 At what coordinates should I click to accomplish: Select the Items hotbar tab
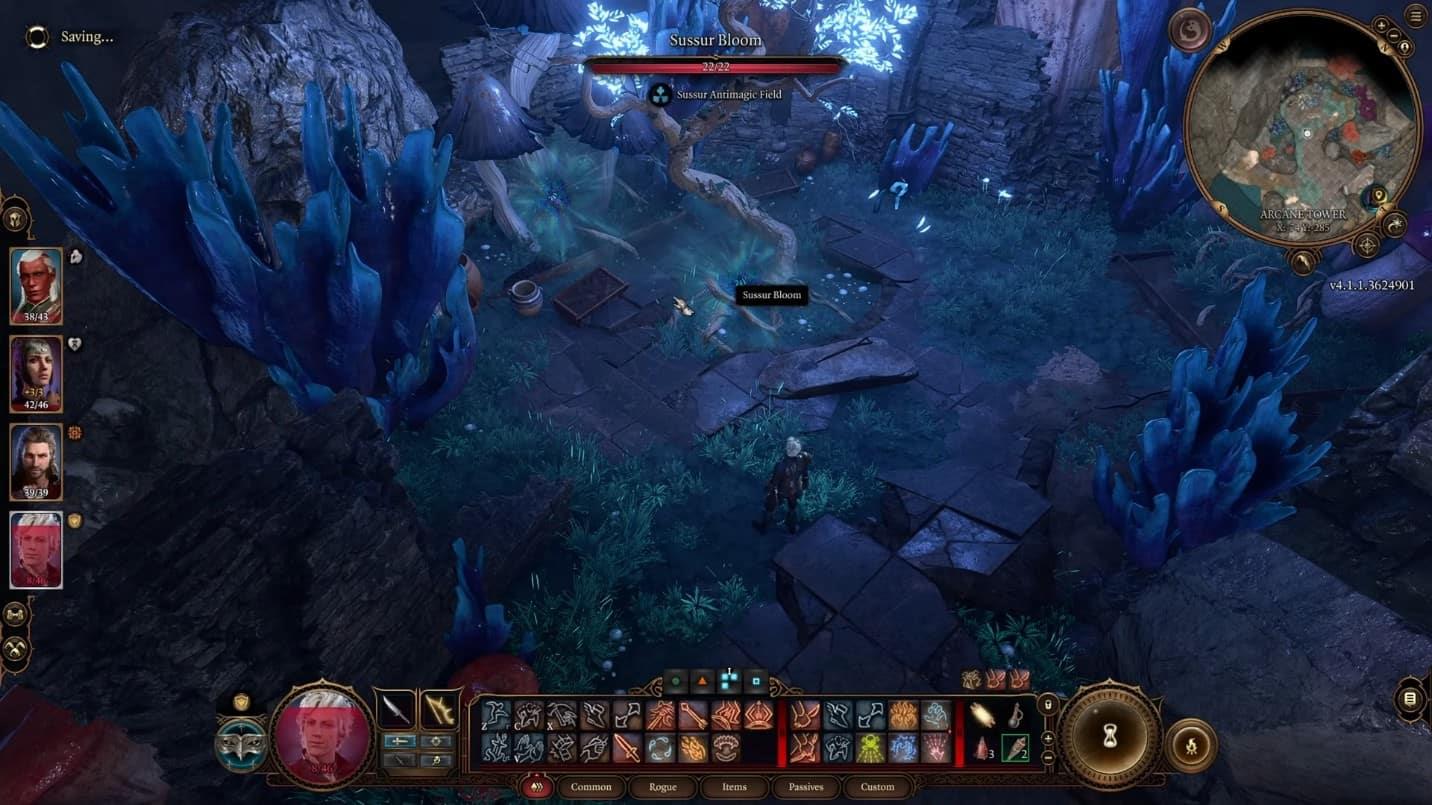tap(734, 787)
